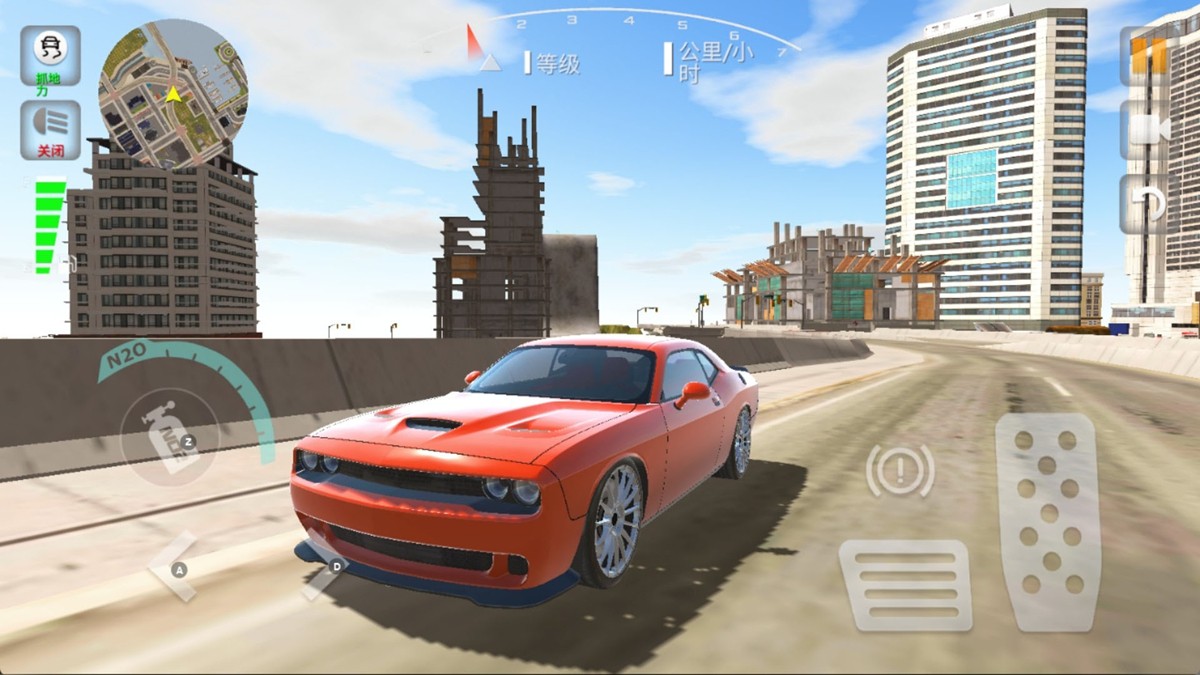This screenshot has width=1200, height=675.
Task: Open the circular city minimap
Action: pyautogui.click(x=173, y=93)
